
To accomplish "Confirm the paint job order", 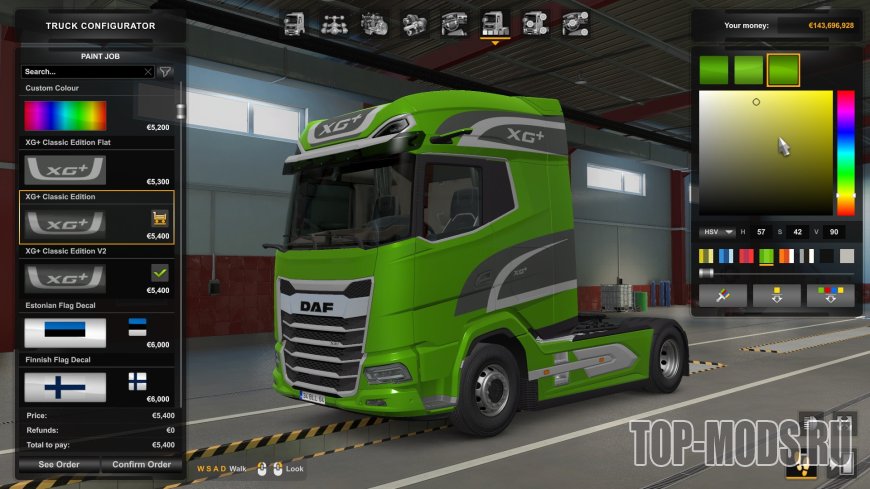I will [141, 464].
